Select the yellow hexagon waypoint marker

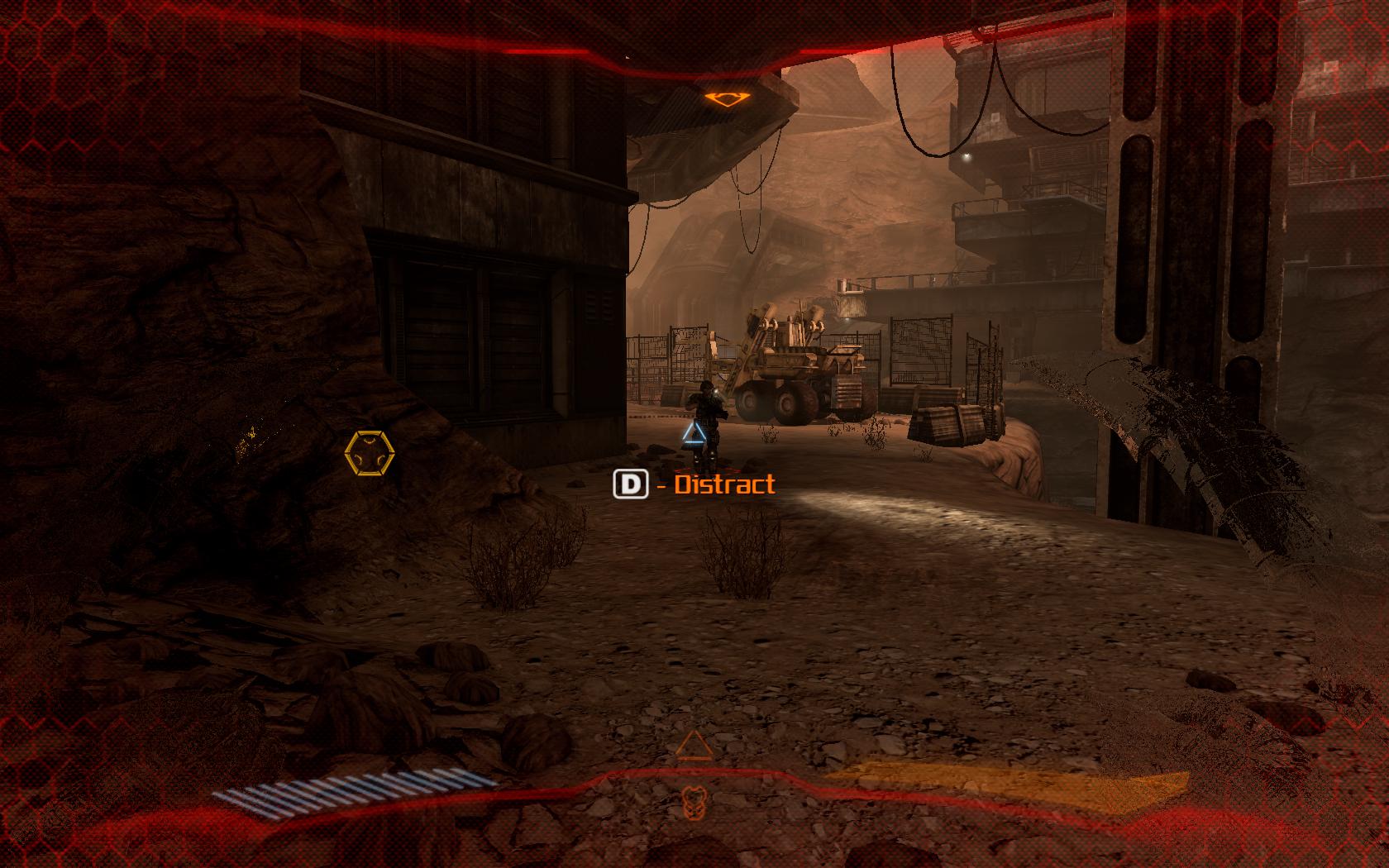click(370, 453)
